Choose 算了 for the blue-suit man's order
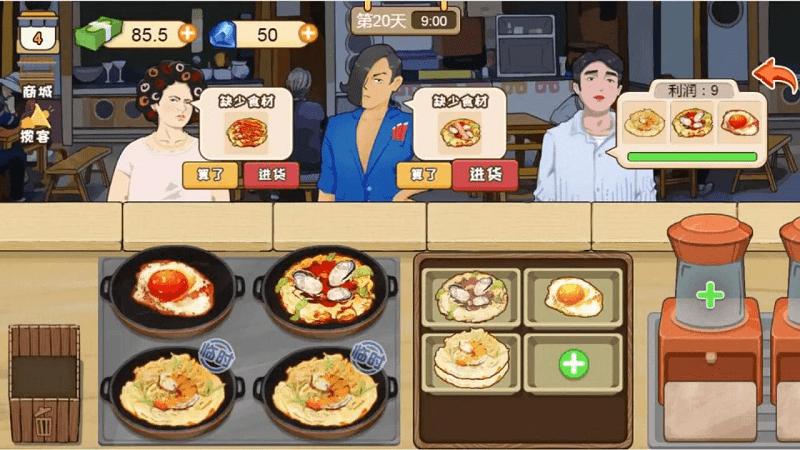 424,174
